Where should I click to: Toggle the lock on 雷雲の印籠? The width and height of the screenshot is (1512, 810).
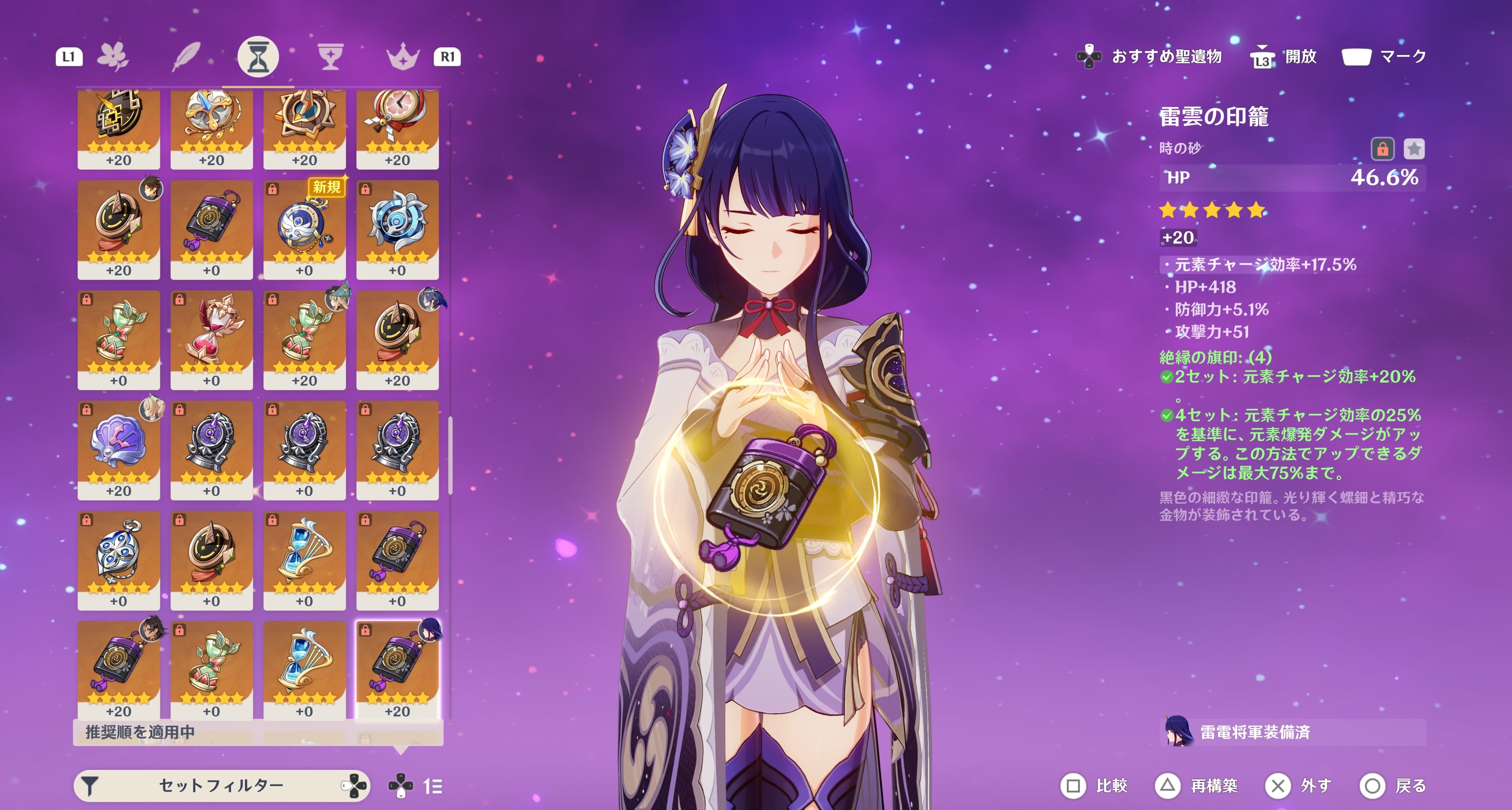(1382, 149)
